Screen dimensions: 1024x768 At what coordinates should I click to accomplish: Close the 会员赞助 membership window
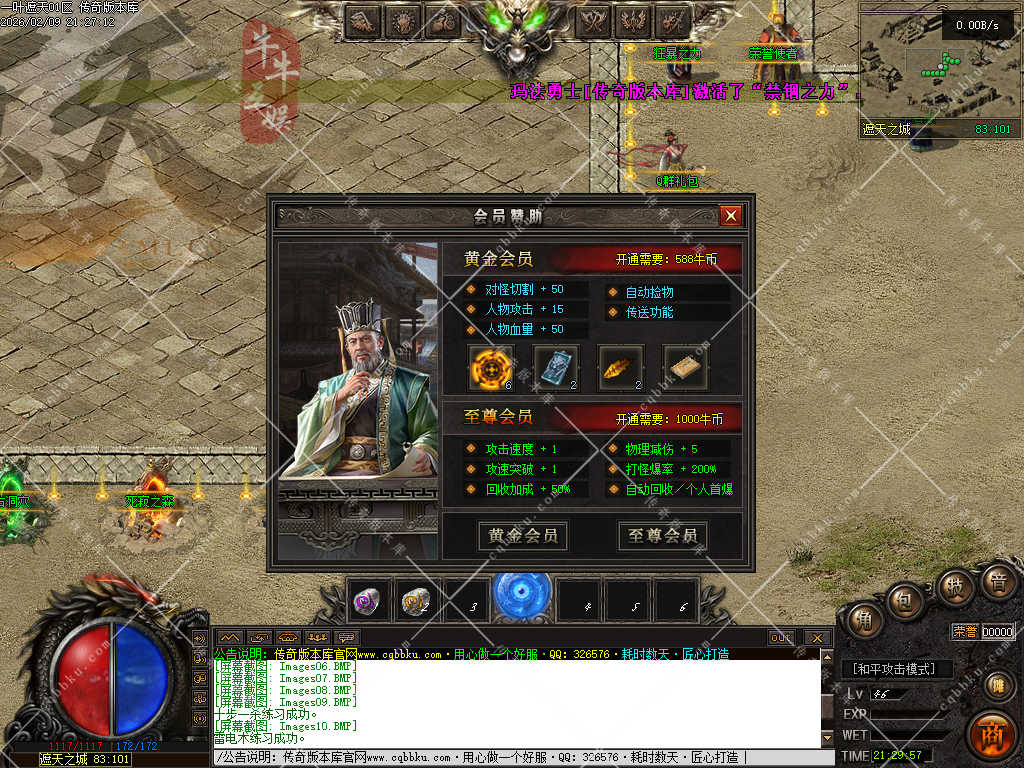tap(731, 215)
